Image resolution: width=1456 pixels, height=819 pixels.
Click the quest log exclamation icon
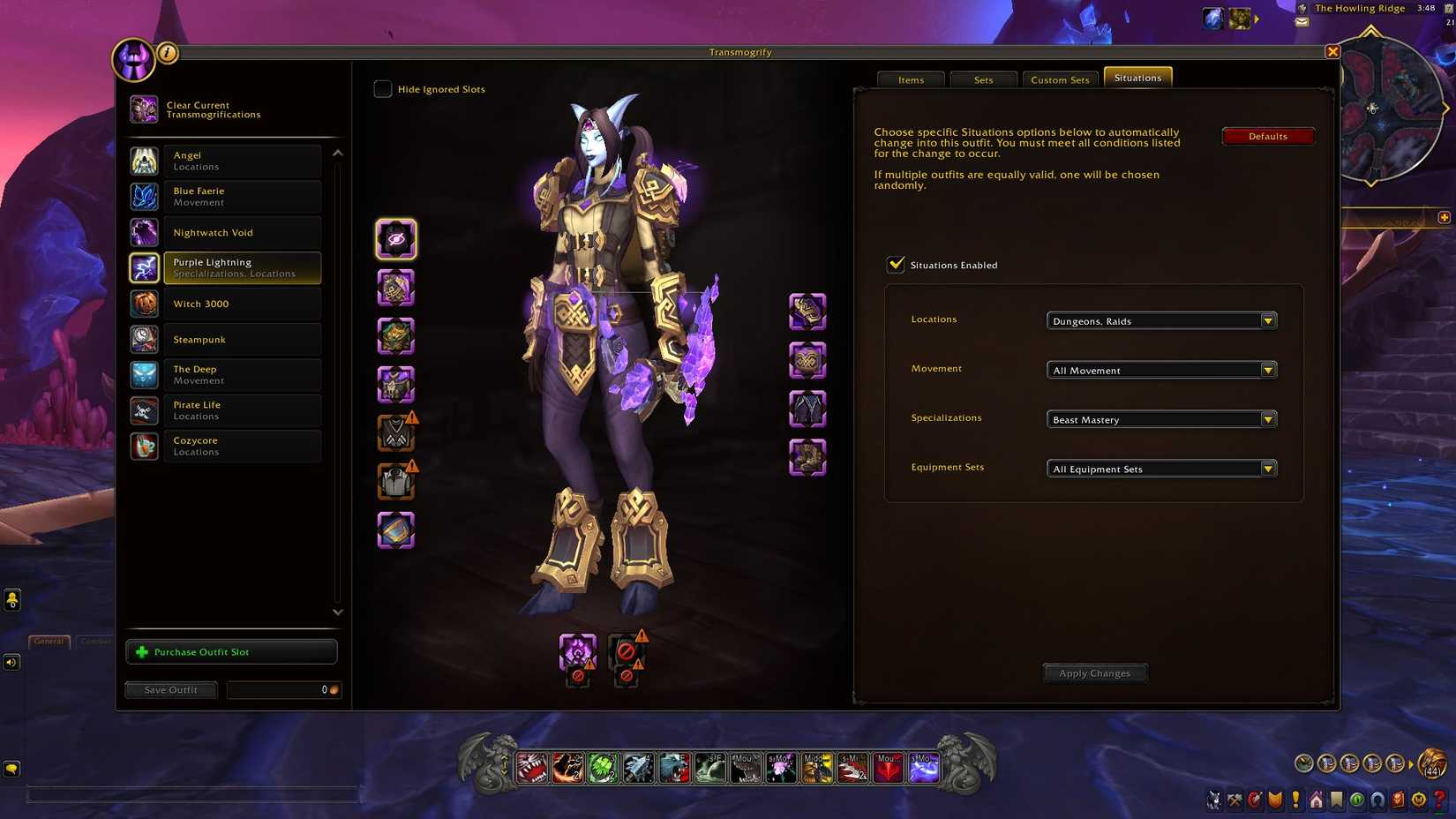[x=1295, y=800]
